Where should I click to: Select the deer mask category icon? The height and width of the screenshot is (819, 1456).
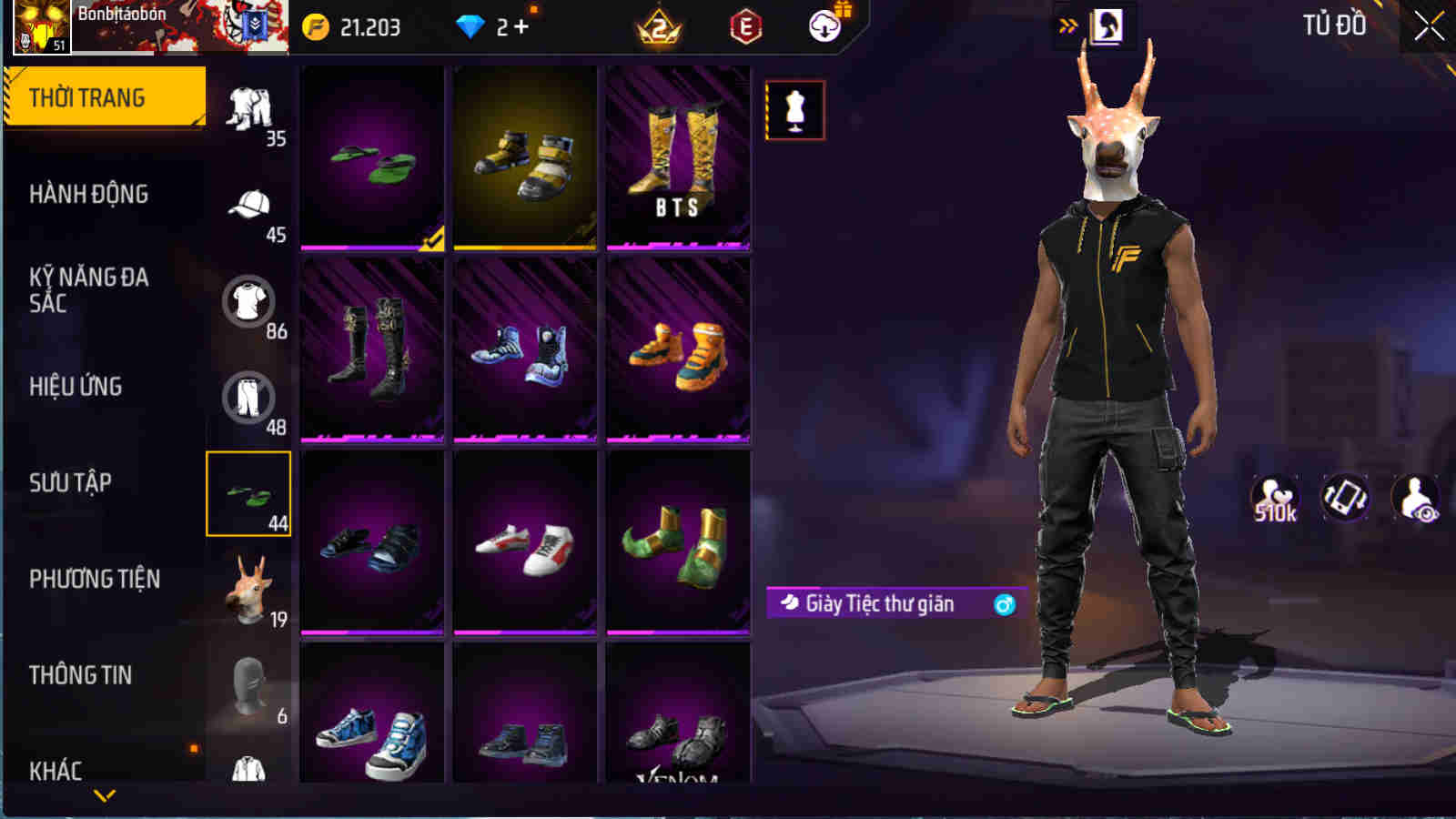pos(248,587)
